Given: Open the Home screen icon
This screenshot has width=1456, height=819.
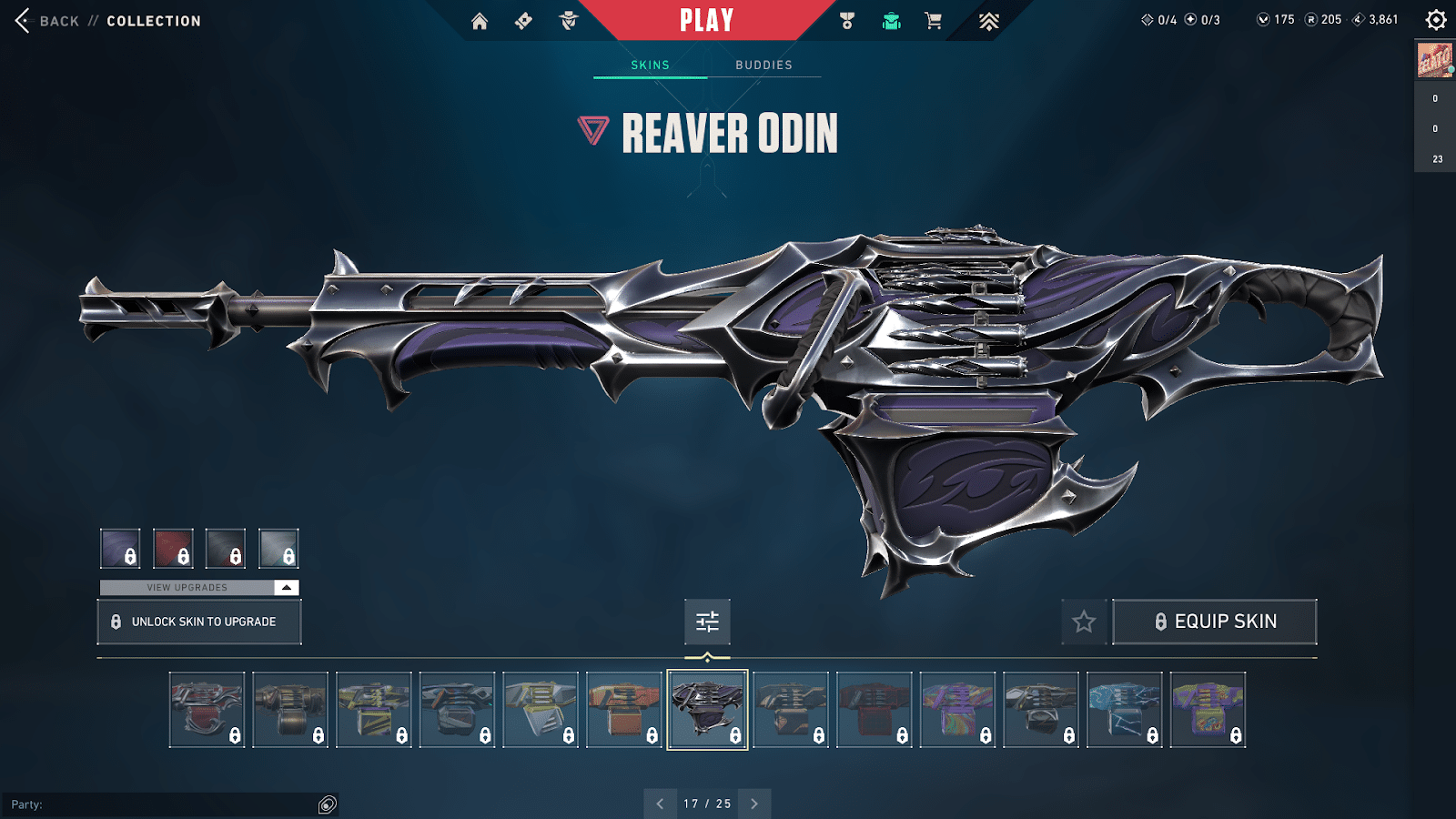Looking at the screenshot, I should coord(480,20).
